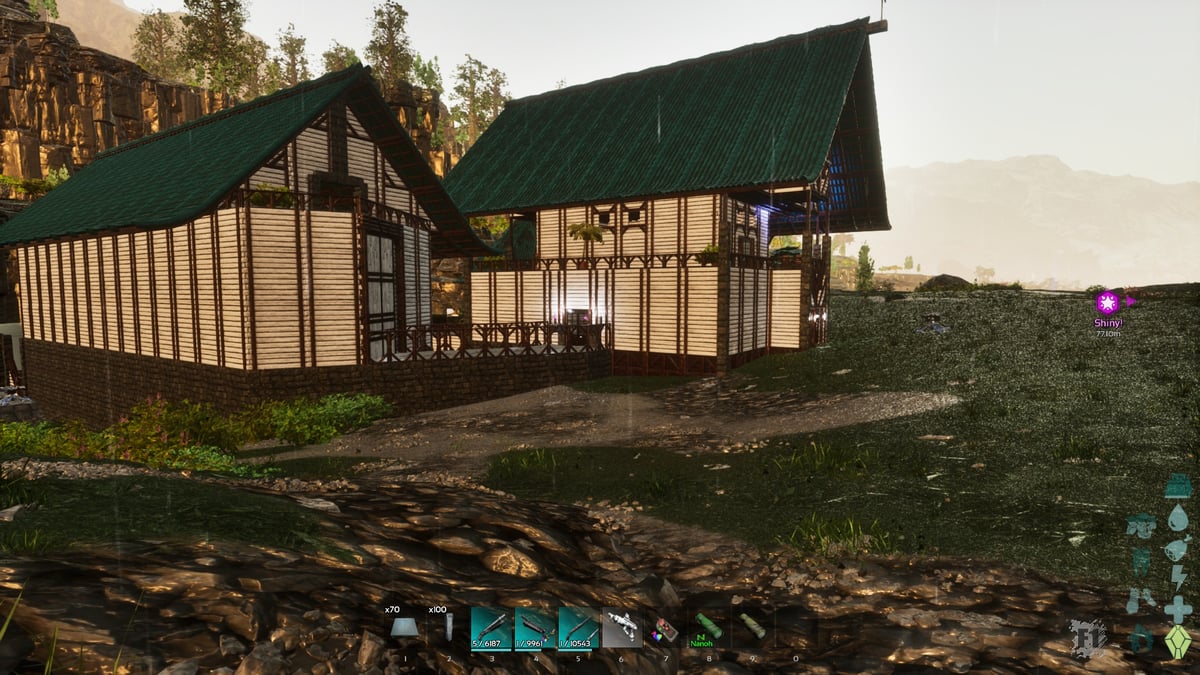The image size is (1200, 675).
Task: Equip the weapon showing 5/6187
Action: coord(491,628)
